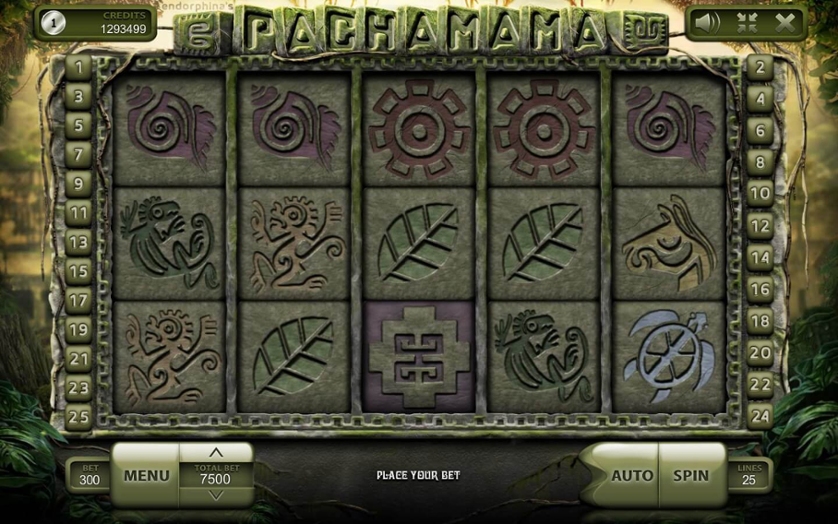
Task: Spin the reels
Action: 691,475
